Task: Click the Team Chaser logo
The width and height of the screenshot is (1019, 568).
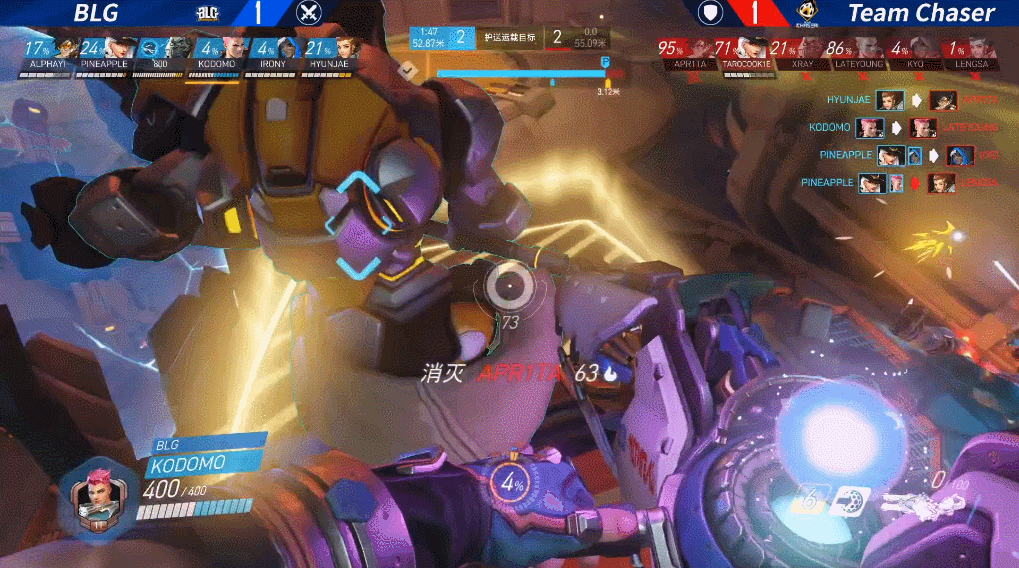Action: pyautogui.click(x=804, y=13)
